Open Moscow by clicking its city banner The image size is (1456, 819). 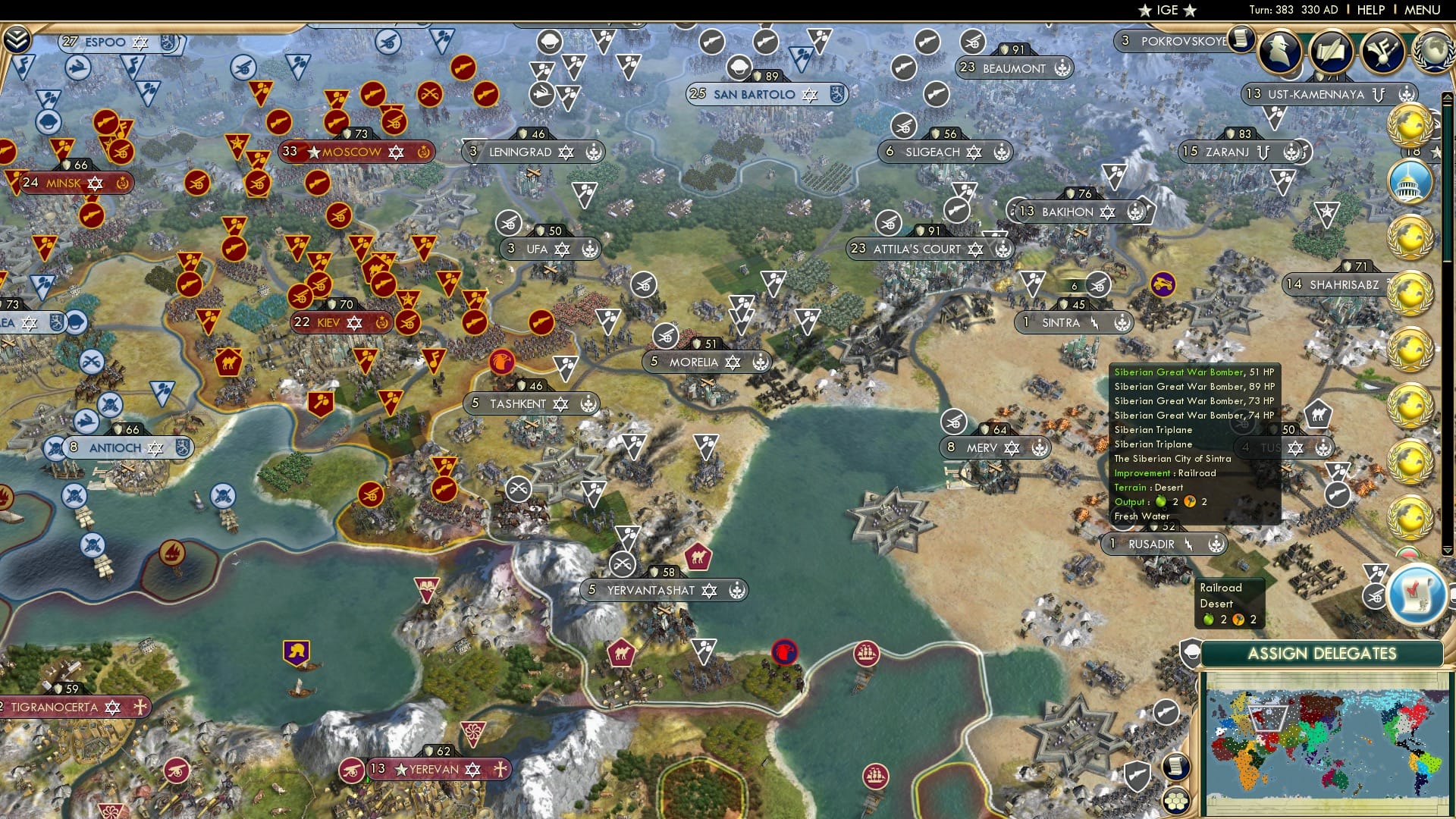pos(353,152)
